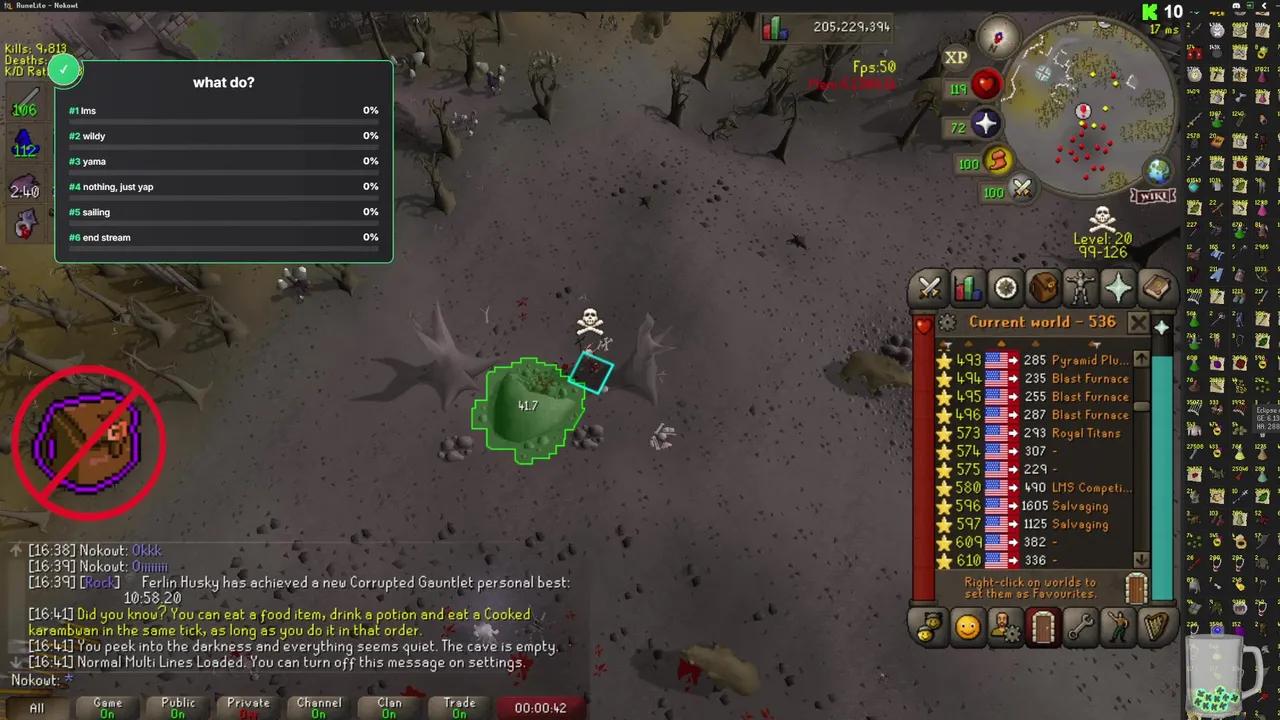This screenshot has width=1280, height=720.
Task: Open the Skills tab
Action: click(967, 288)
